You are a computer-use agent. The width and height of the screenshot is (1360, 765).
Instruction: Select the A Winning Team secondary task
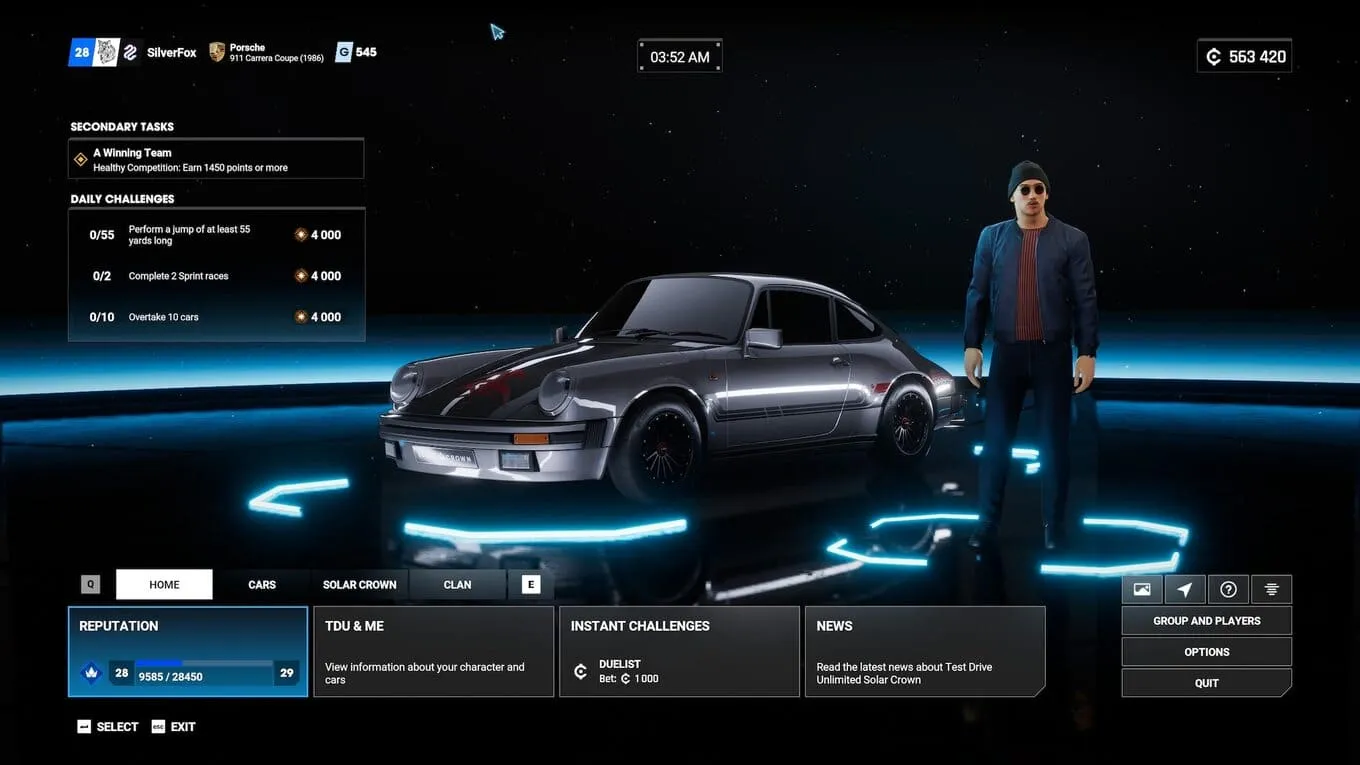[x=216, y=159]
